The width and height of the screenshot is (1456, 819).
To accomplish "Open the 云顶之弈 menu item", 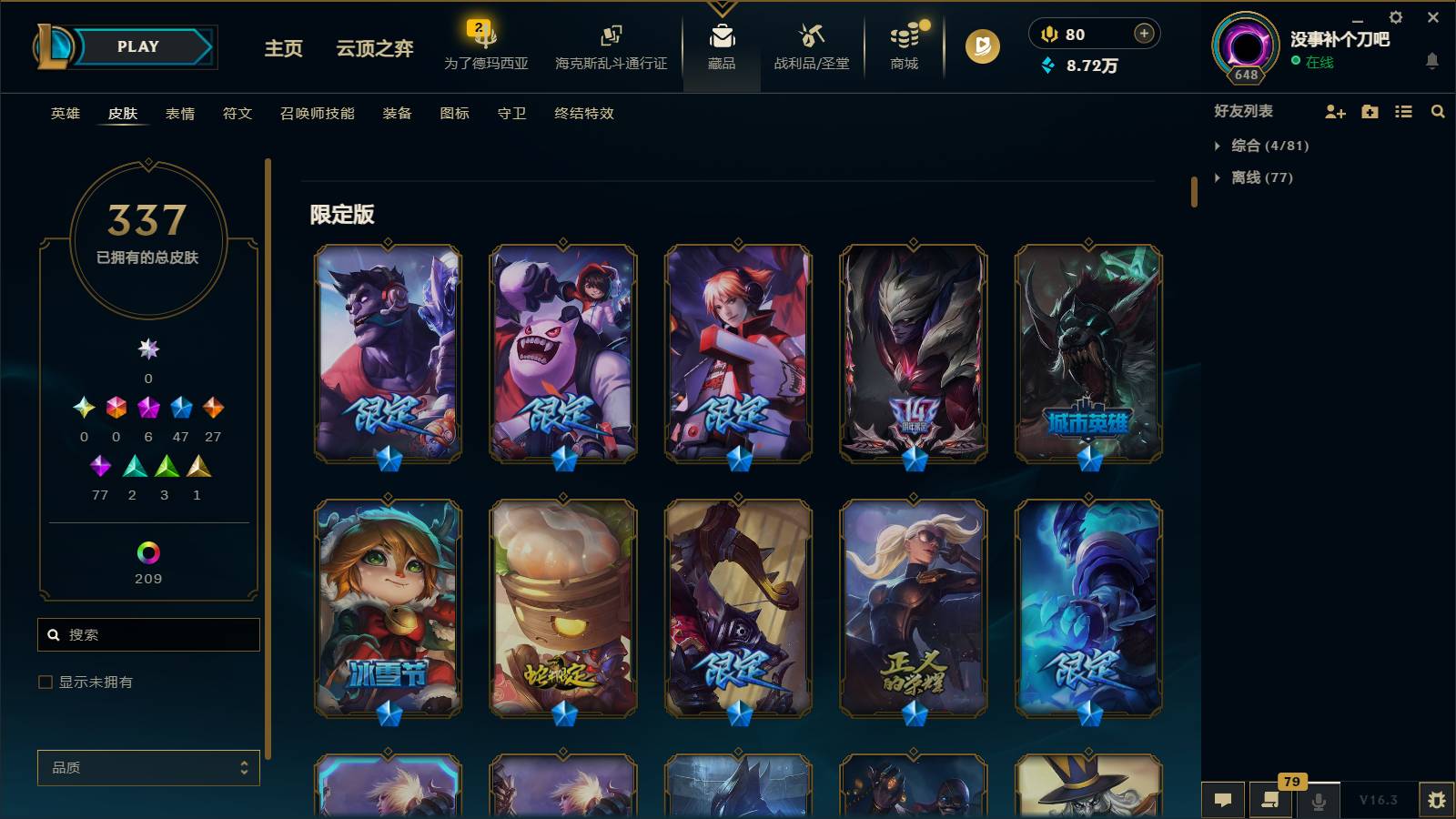I will (372, 50).
